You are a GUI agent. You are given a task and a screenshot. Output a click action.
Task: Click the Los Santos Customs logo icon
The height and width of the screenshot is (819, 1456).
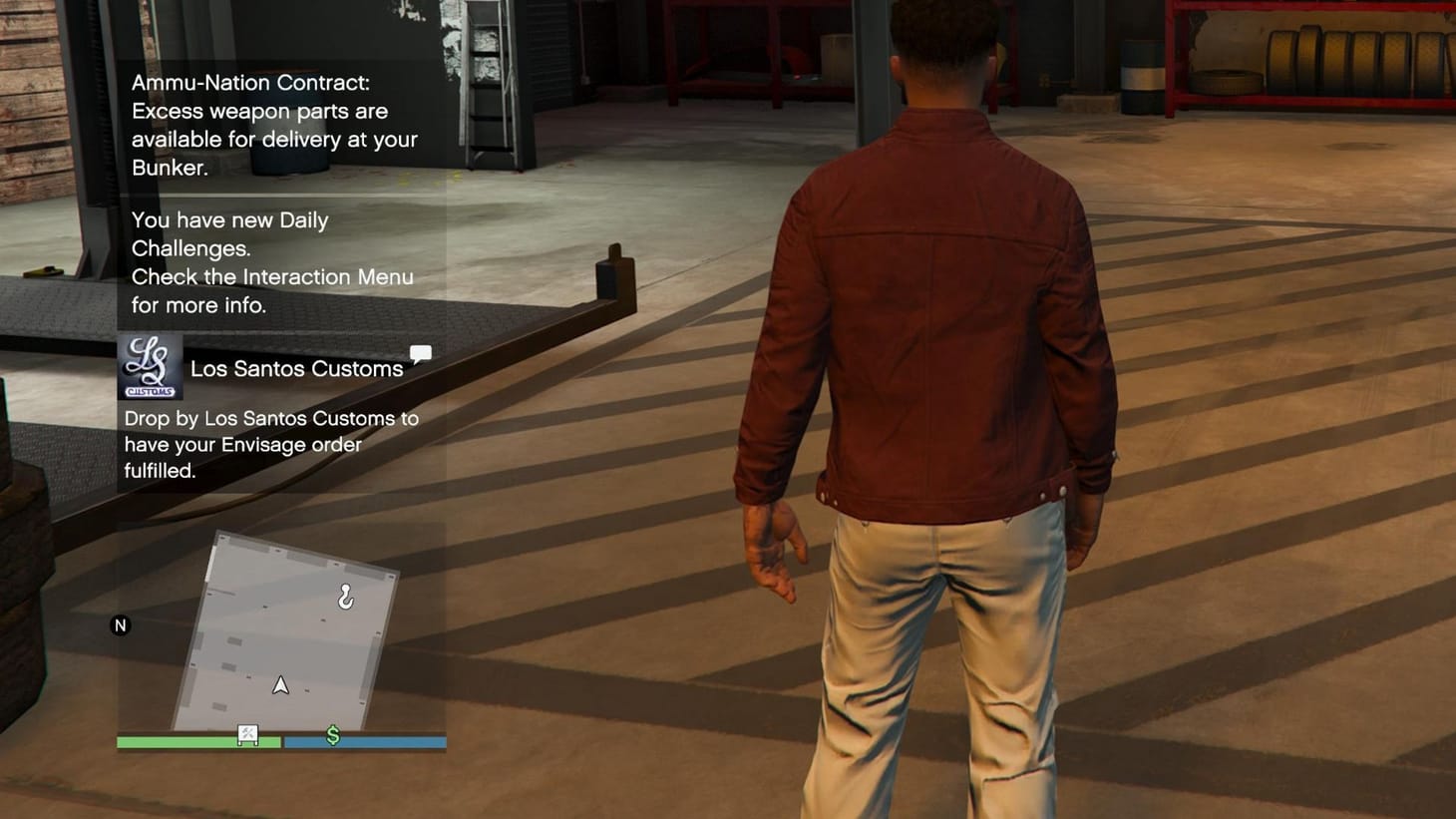(151, 364)
